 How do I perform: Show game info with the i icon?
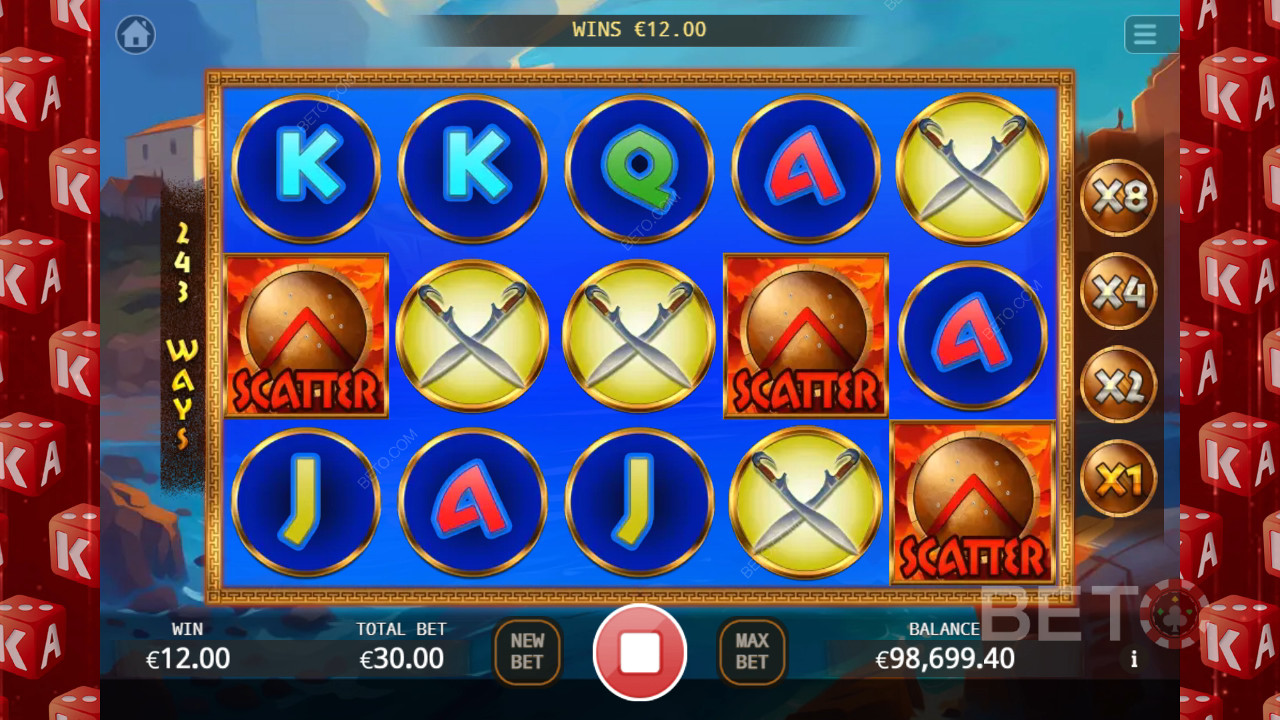point(1134,660)
